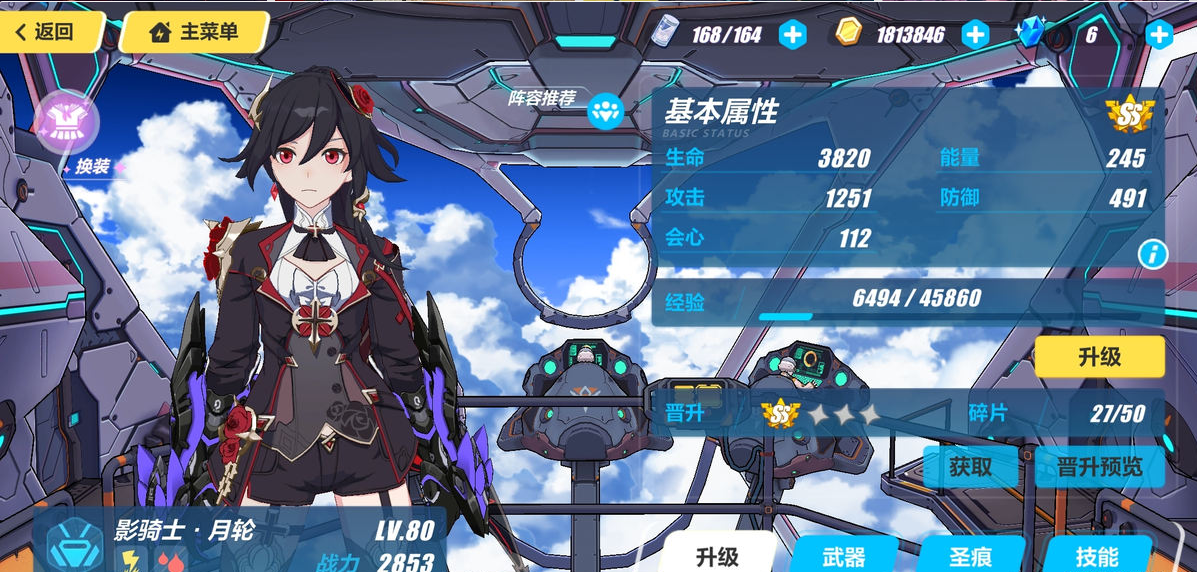This screenshot has height=572, width=1197.
Task: Switch to the 圣痕 stigmata tab
Action: pyautogui.click(x=971, y=556)
